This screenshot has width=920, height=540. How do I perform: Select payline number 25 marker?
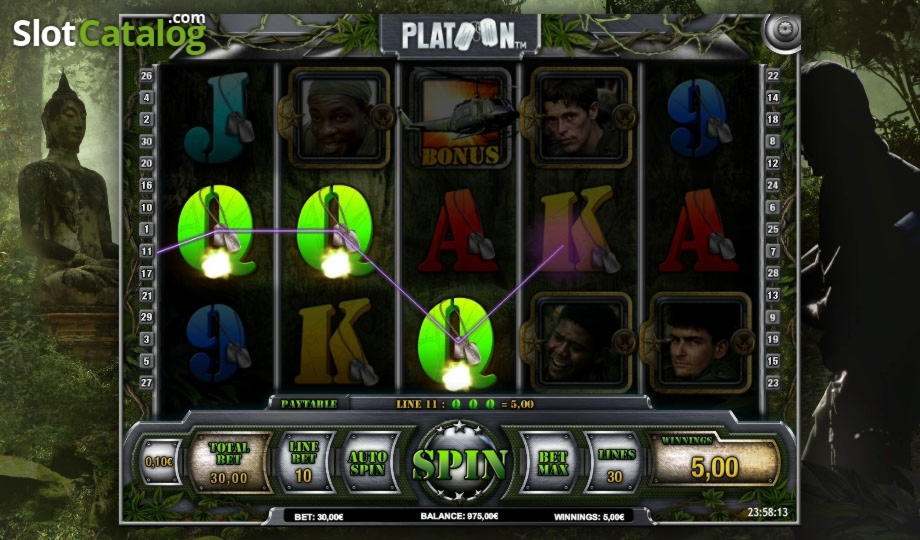772,229
